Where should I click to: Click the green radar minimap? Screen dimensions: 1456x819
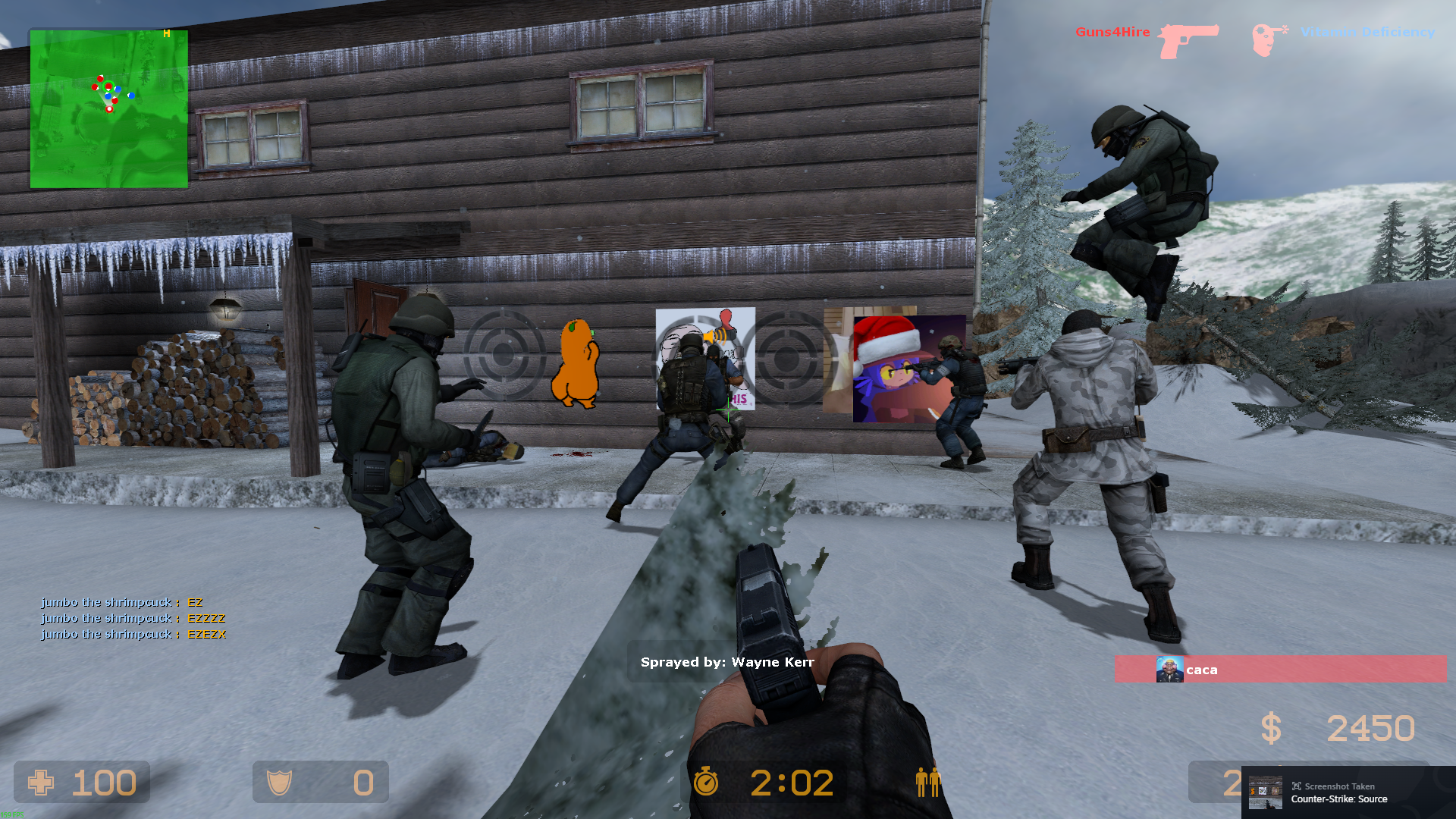[x=108, y=108]
